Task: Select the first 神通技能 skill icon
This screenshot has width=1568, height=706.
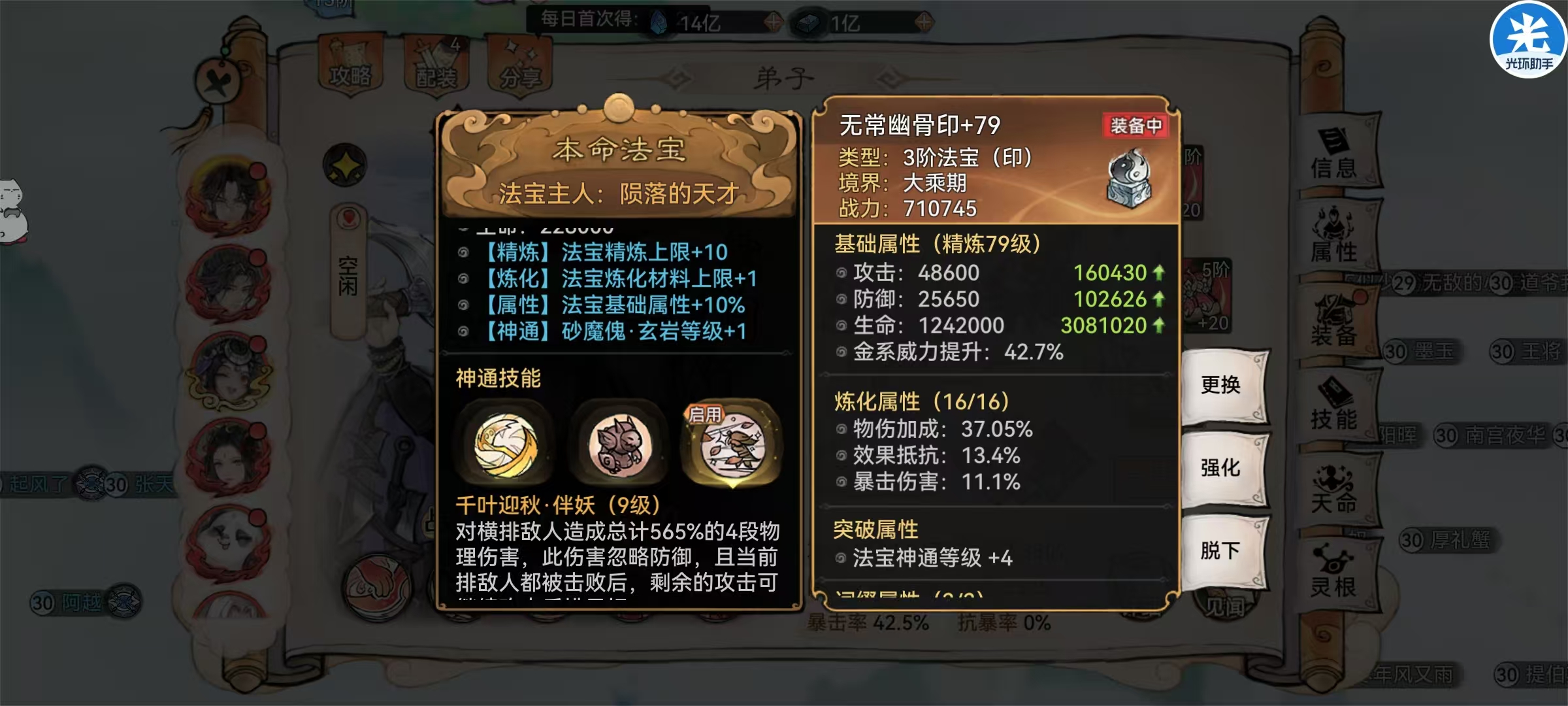Action: 506,445
